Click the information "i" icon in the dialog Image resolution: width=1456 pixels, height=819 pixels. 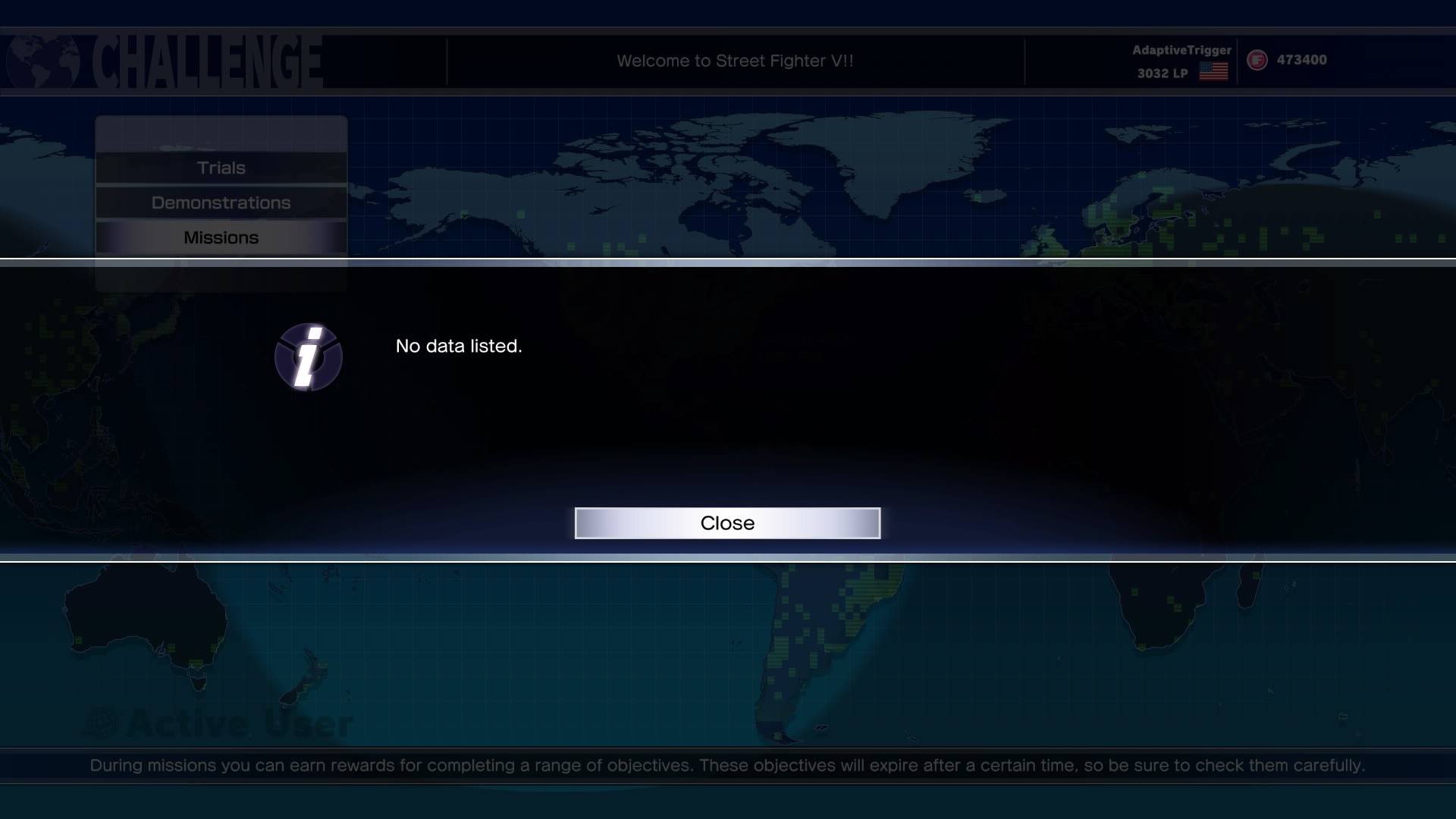tap(308, 356)
